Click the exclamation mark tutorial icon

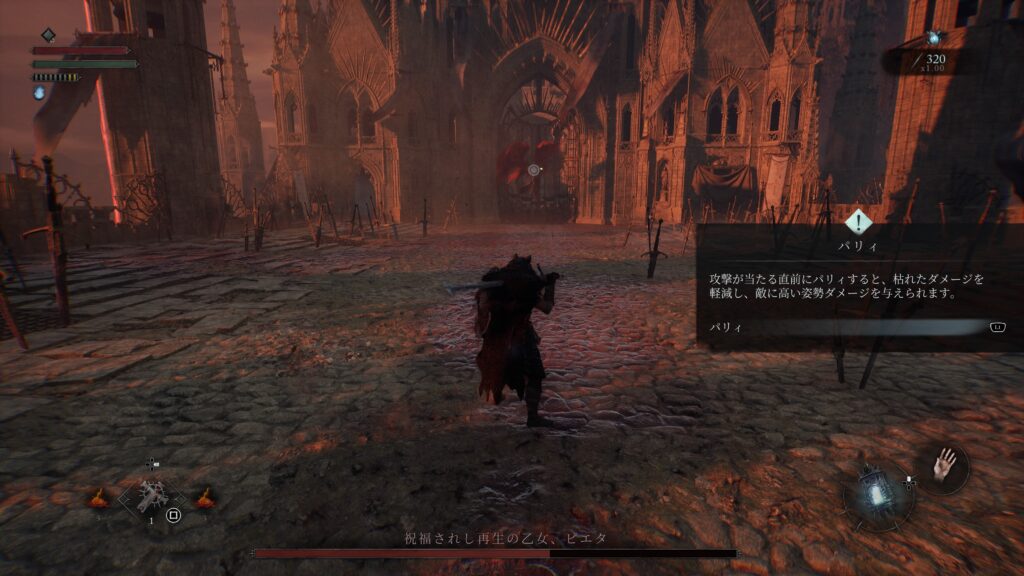tap(859, 222)
